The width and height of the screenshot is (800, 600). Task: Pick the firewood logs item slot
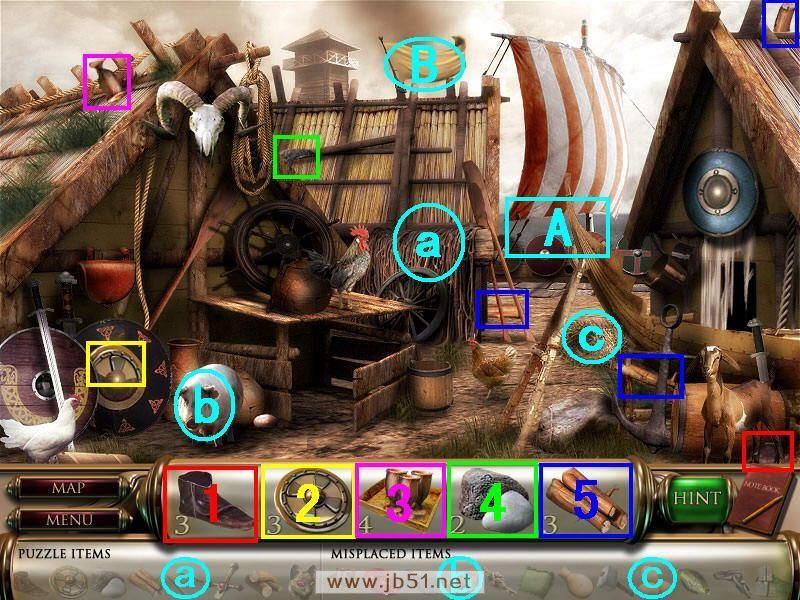(x=585, y=503)
